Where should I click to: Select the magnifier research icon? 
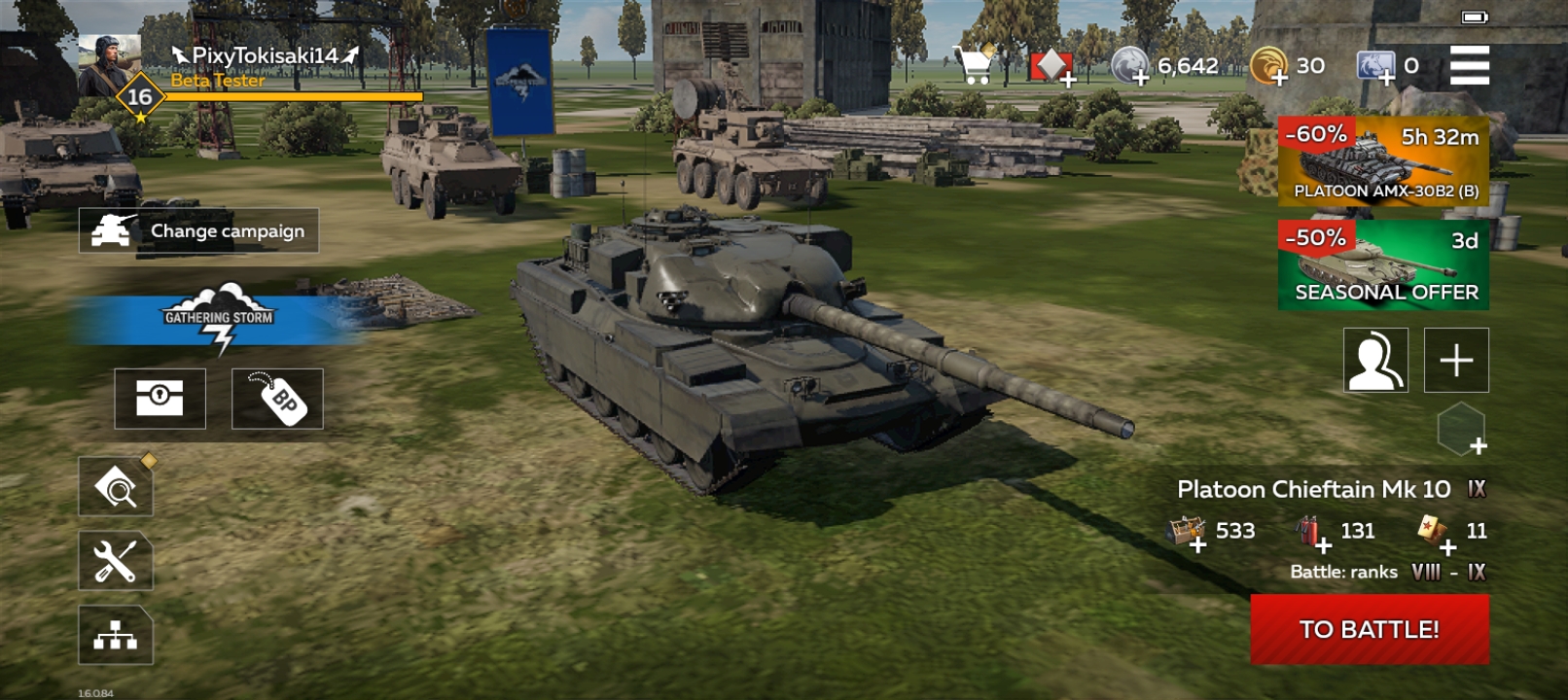(114, 486)
